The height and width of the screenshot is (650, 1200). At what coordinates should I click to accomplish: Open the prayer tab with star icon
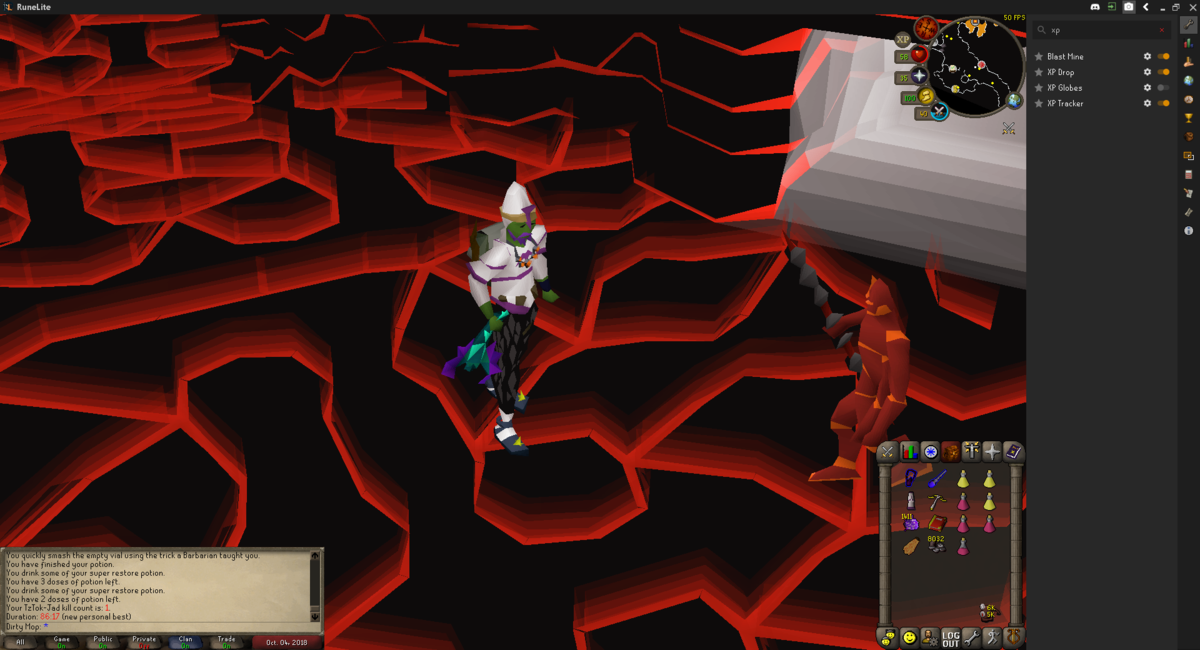pyautogui.click(x=991, y=452)
